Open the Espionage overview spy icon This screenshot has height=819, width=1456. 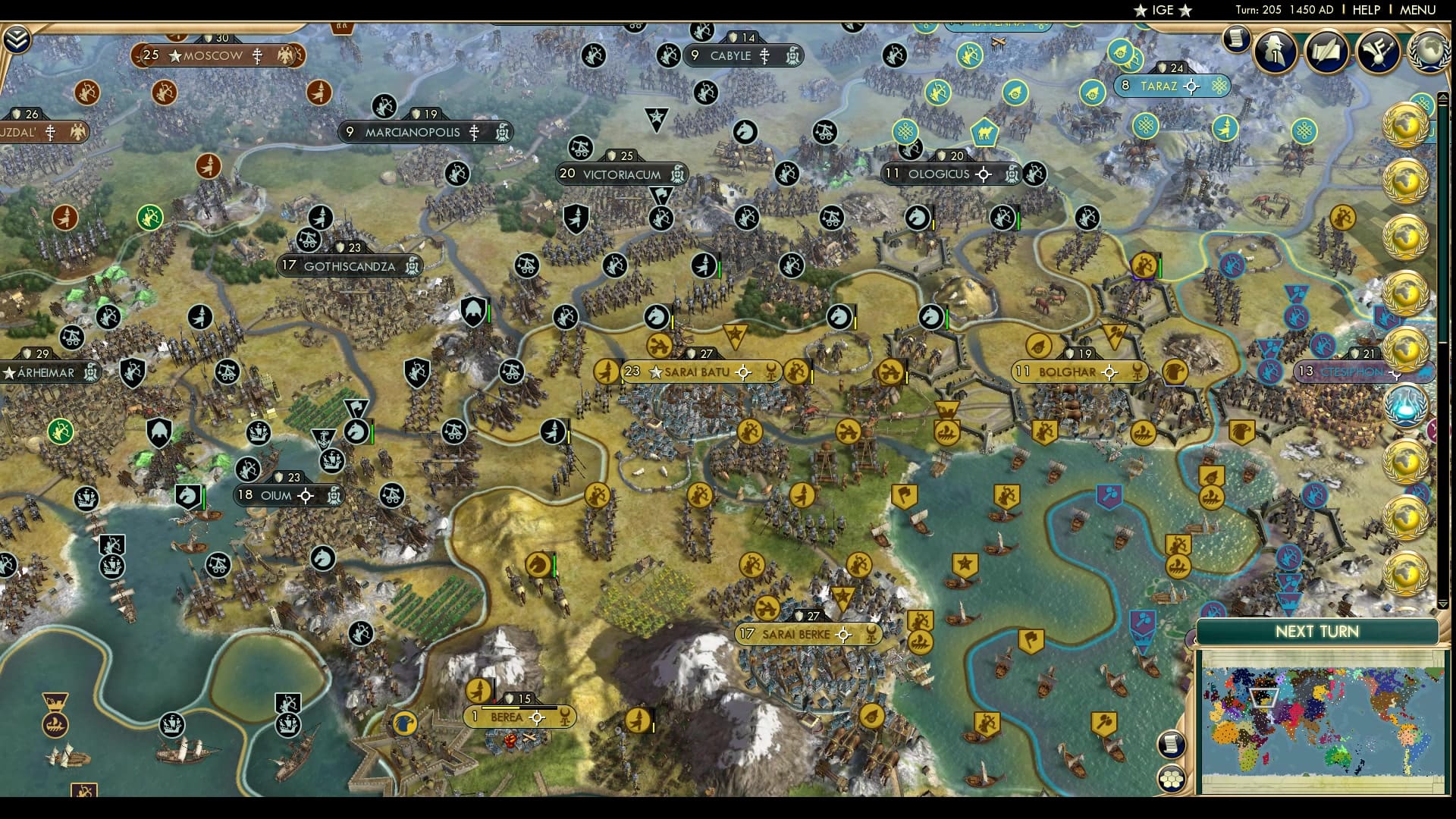1275,51
